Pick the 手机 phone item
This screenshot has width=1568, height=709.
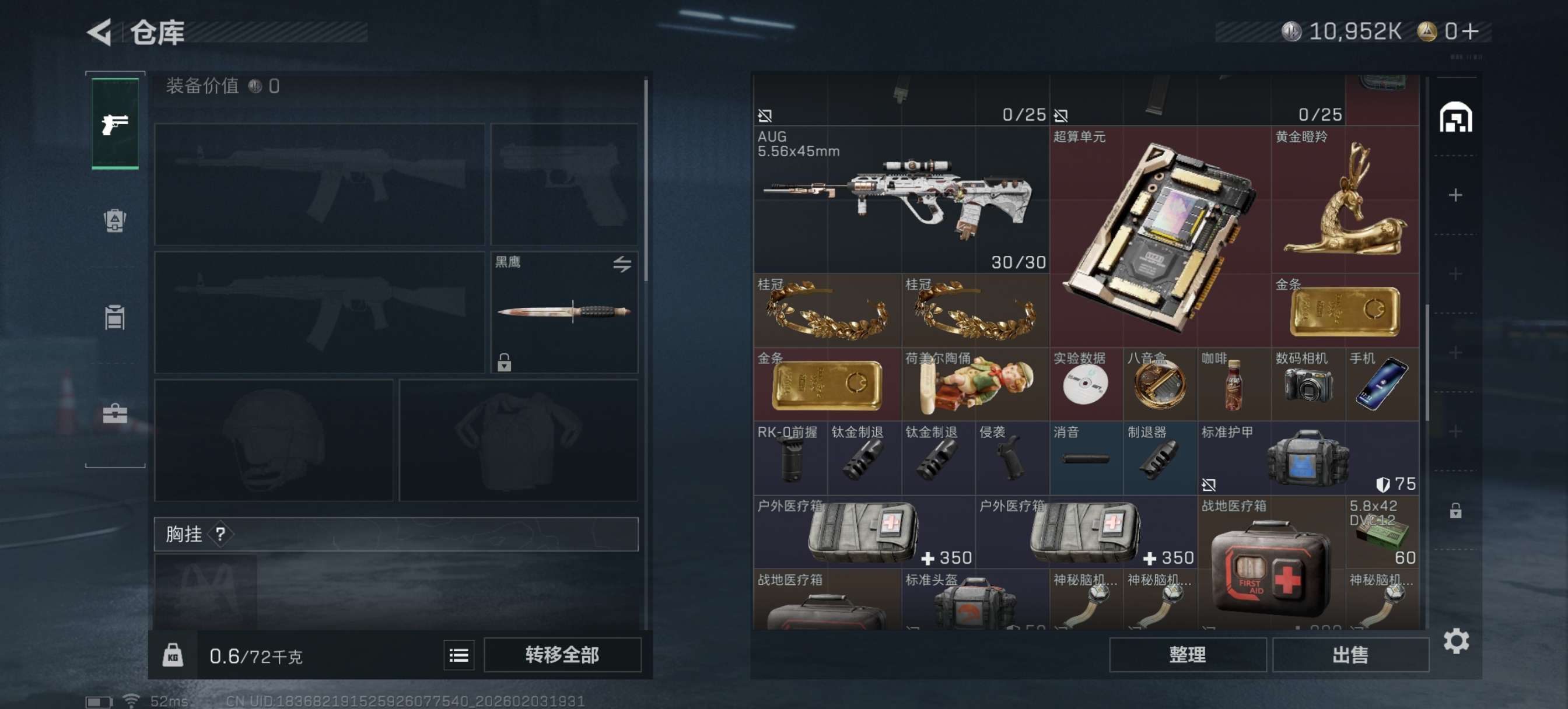1382,385
